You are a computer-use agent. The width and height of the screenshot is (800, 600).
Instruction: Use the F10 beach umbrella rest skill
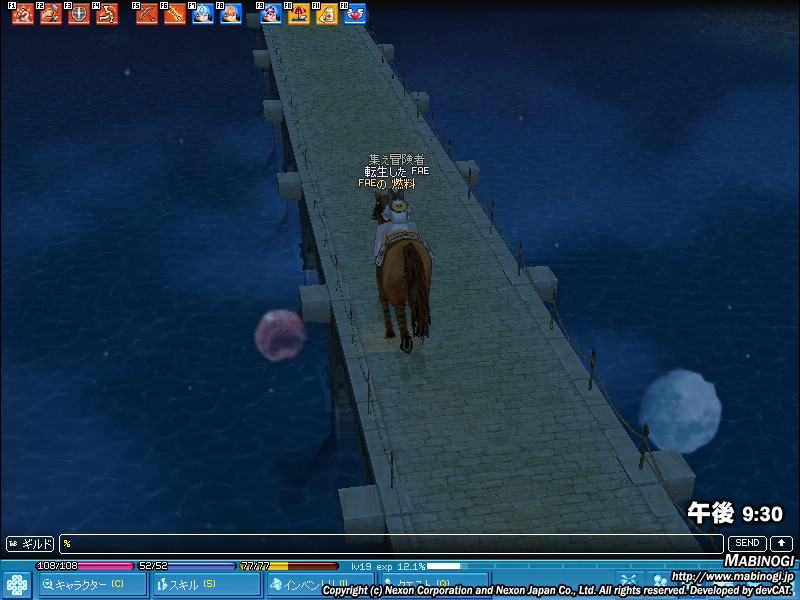click(298, 14)
